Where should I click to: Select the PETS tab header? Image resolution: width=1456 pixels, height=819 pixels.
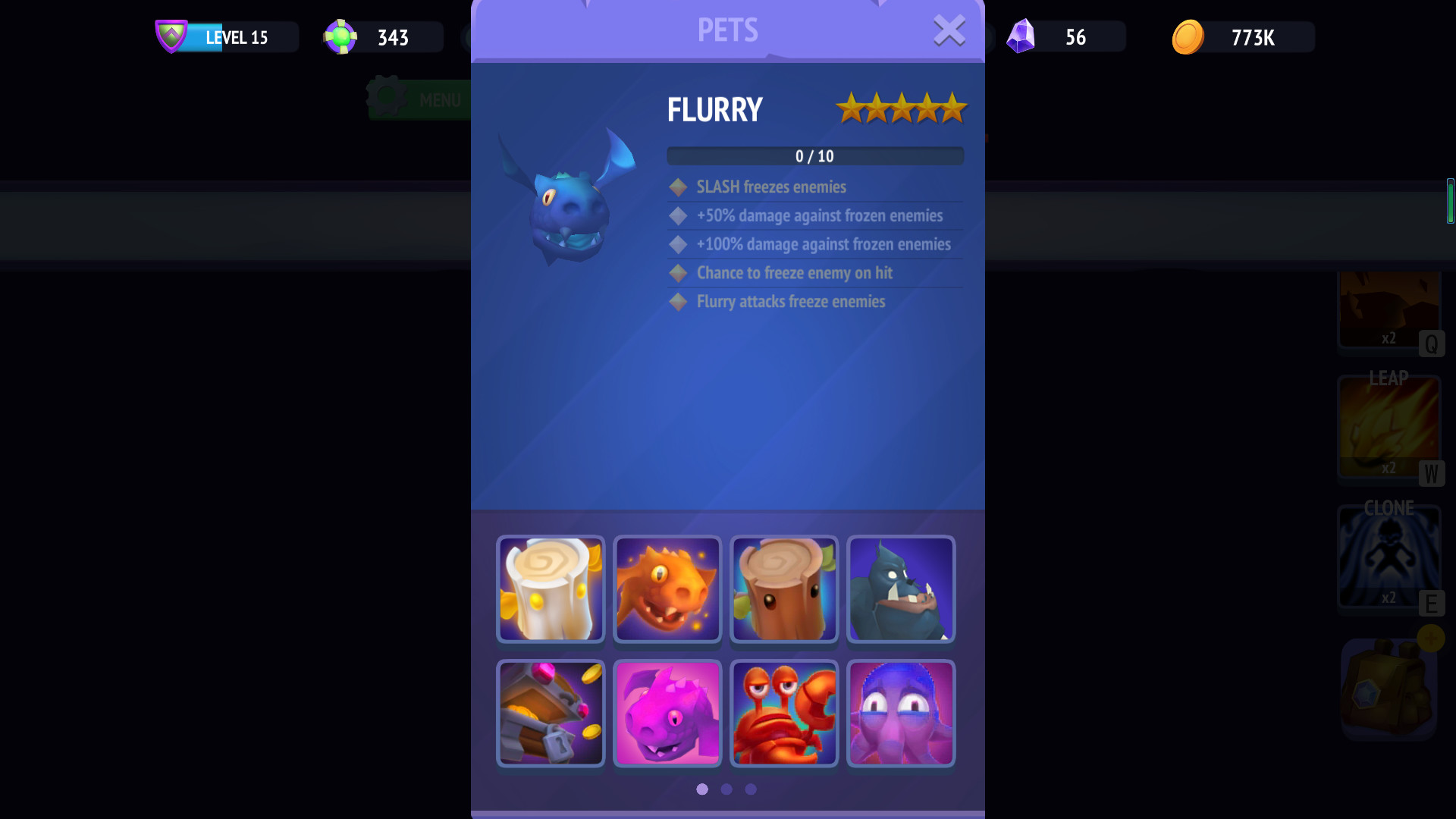728,30
